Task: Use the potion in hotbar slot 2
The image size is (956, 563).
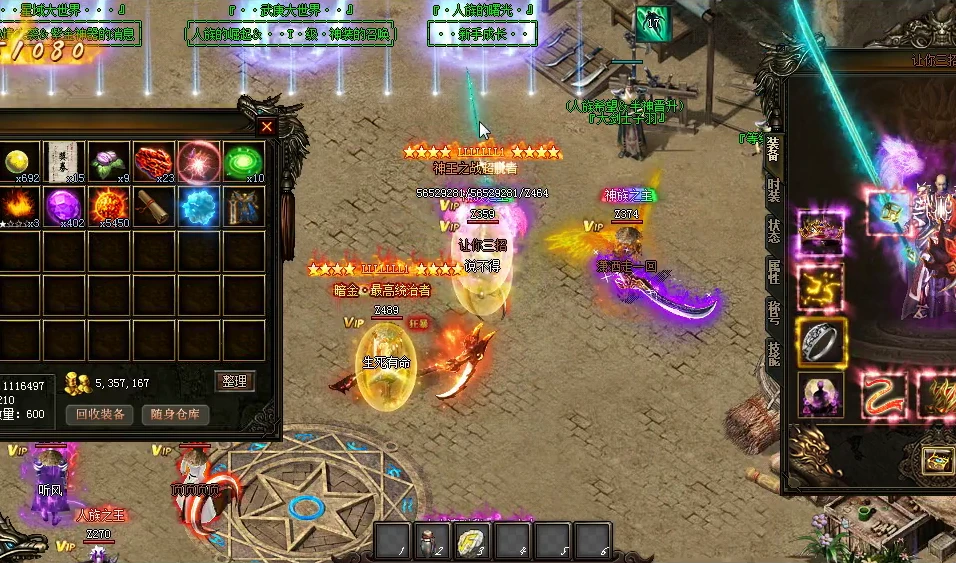Action: (x=431, y=541)
